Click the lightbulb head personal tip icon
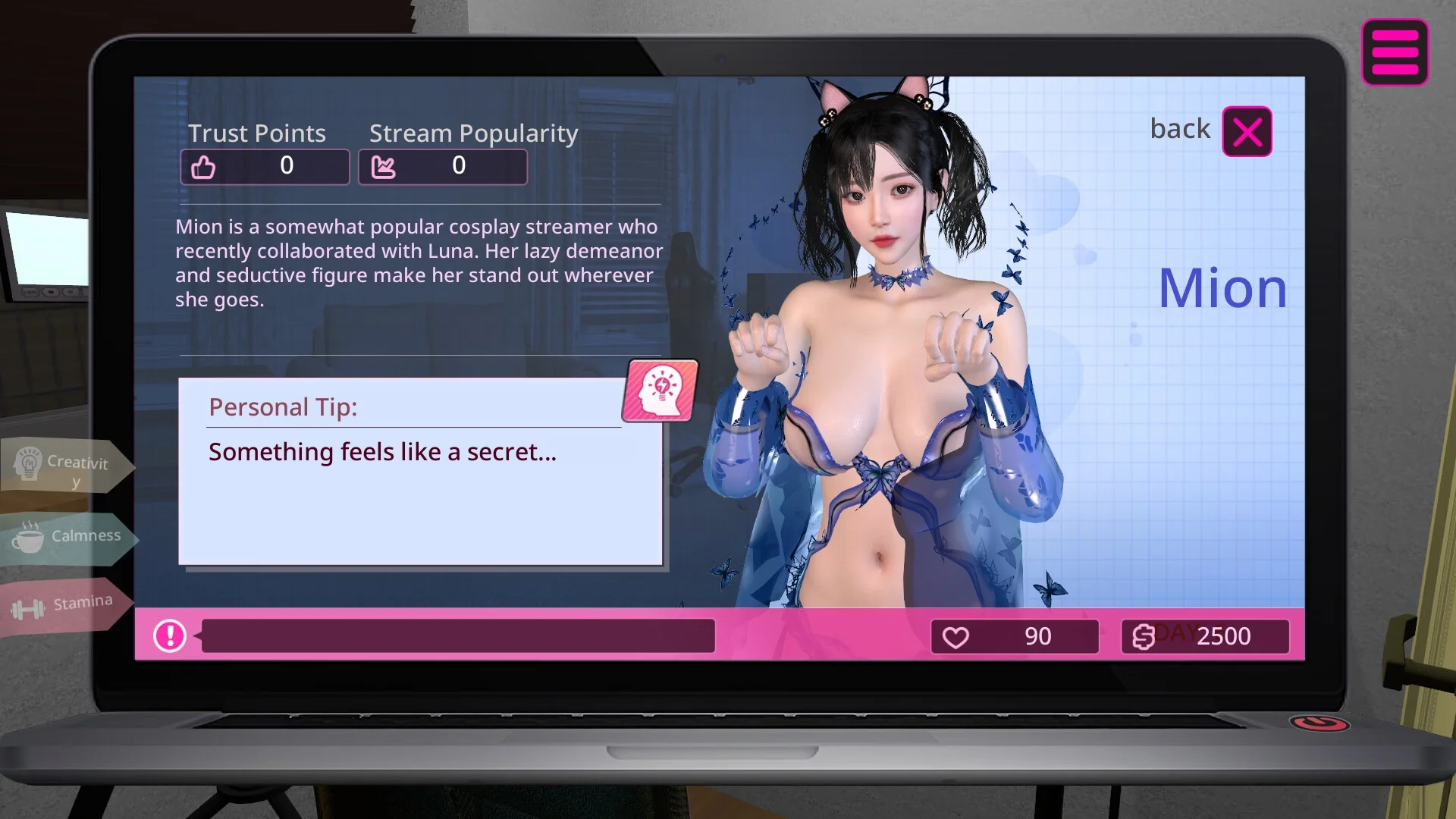 (x=661, y=390)
